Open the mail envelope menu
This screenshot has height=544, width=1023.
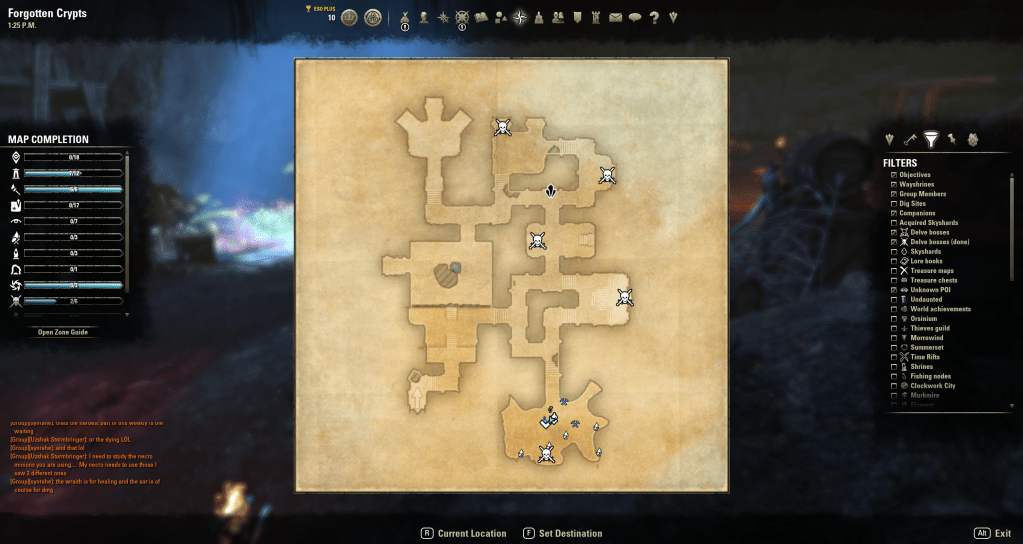tap(615, 17)
